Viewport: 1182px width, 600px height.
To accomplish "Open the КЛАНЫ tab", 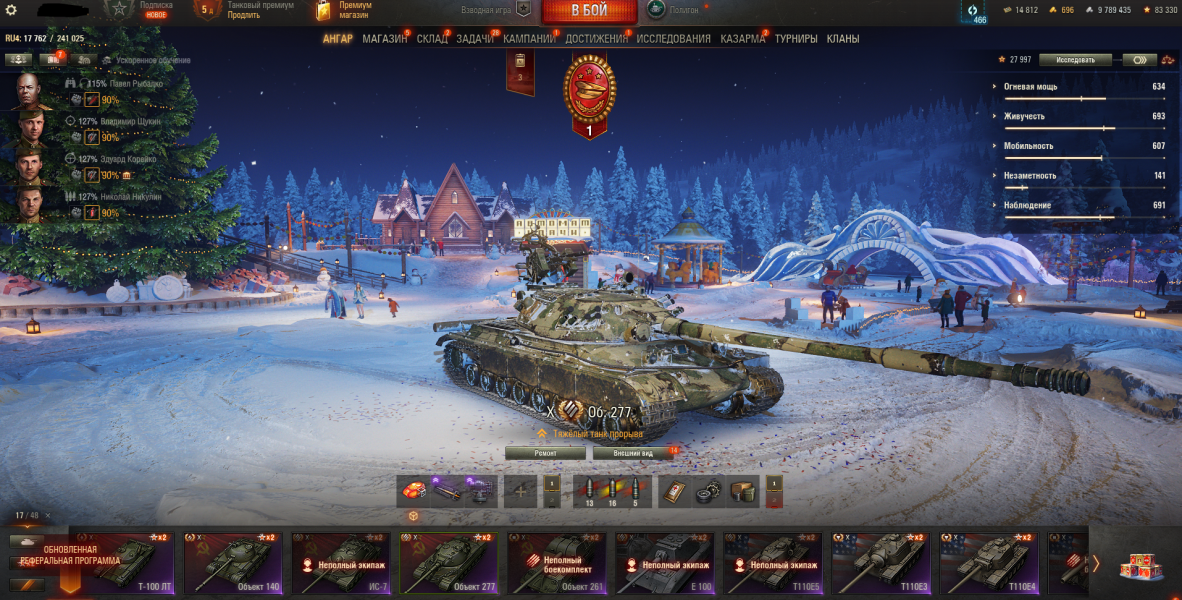I will pos(843,39).
